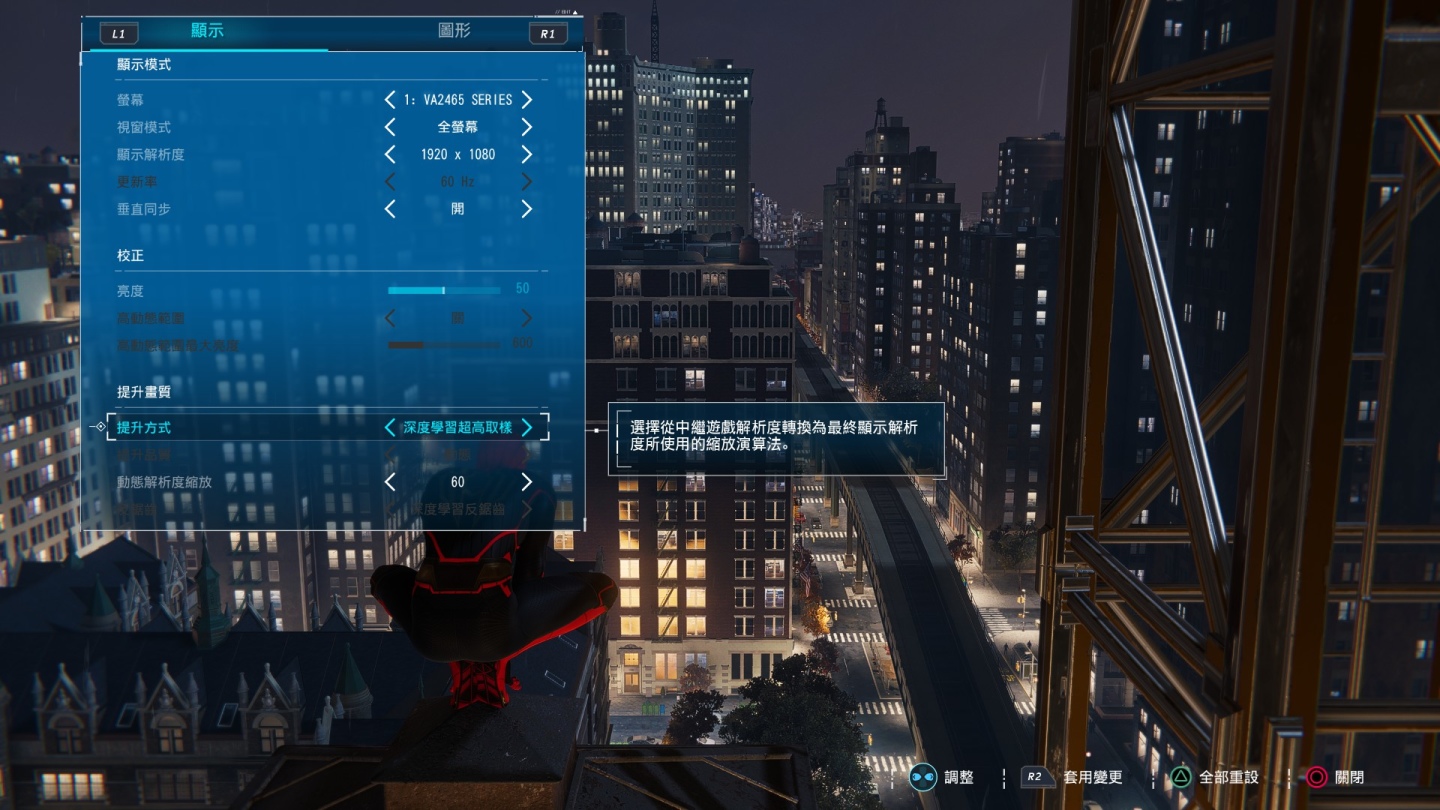Switch to the 圖形 graphics tab
The height and width of the screenshot is (810, 1440).
[x=454, y=31]
